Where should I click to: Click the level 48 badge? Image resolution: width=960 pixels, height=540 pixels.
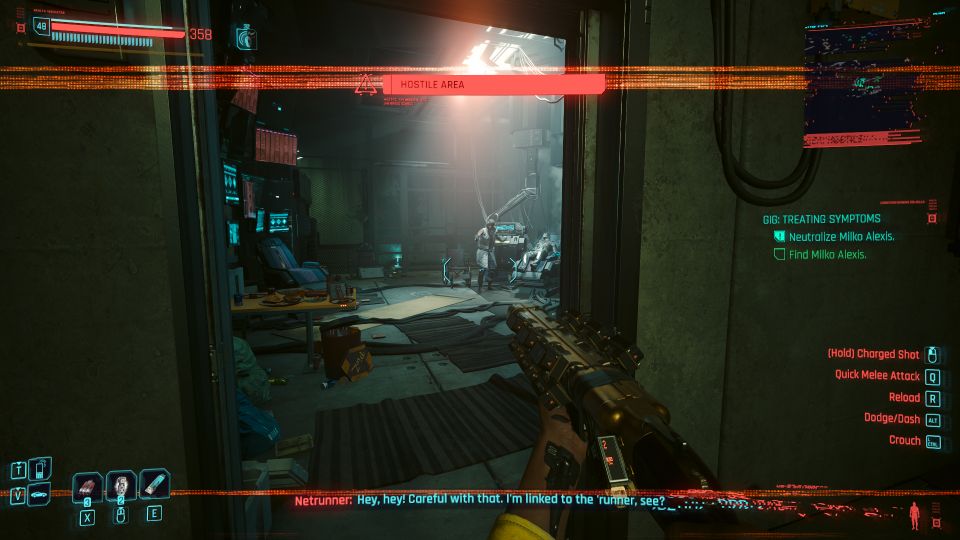42,26
